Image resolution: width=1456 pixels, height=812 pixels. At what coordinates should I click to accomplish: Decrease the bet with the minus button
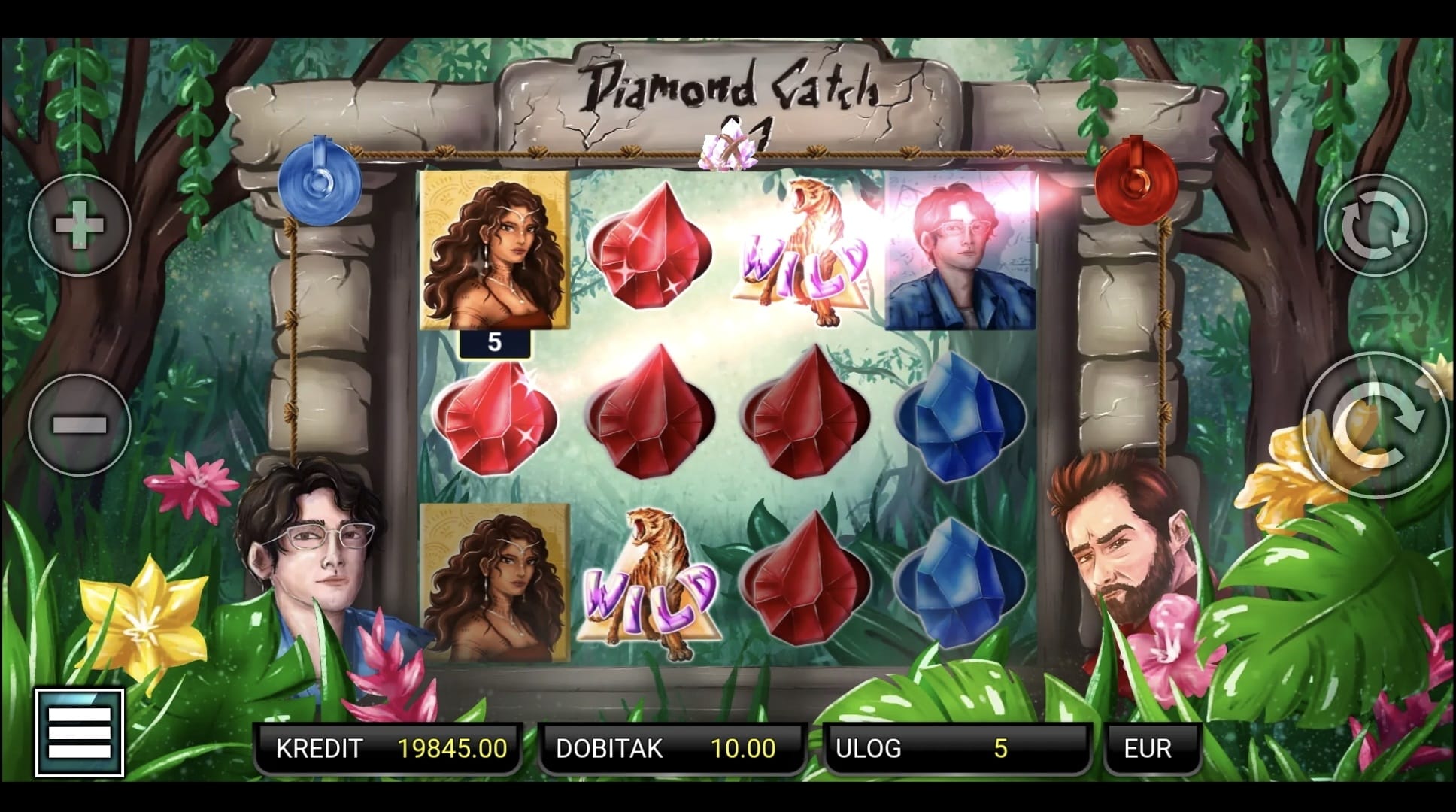80,425
